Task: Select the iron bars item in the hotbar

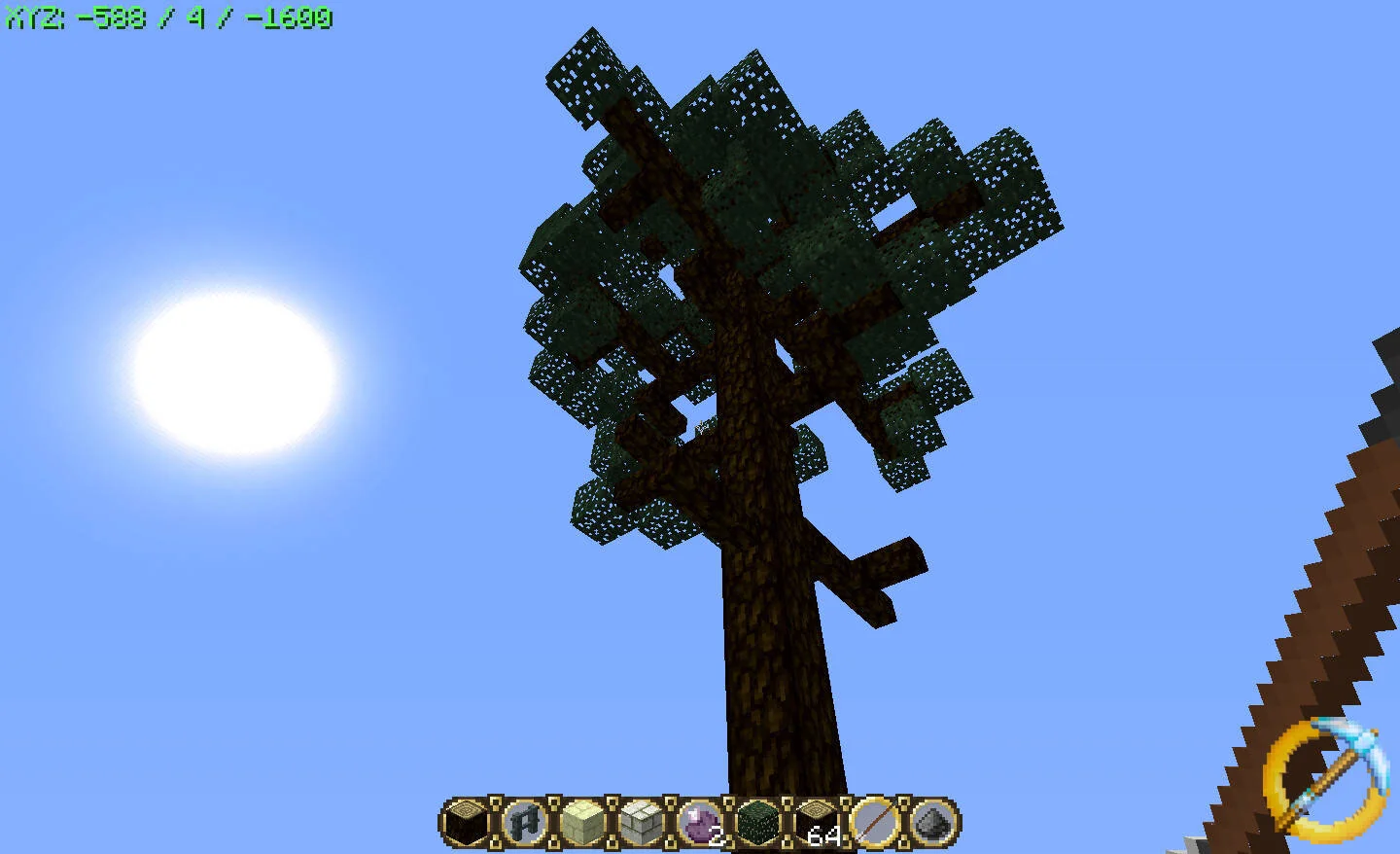Action: (x=525, y=824)
